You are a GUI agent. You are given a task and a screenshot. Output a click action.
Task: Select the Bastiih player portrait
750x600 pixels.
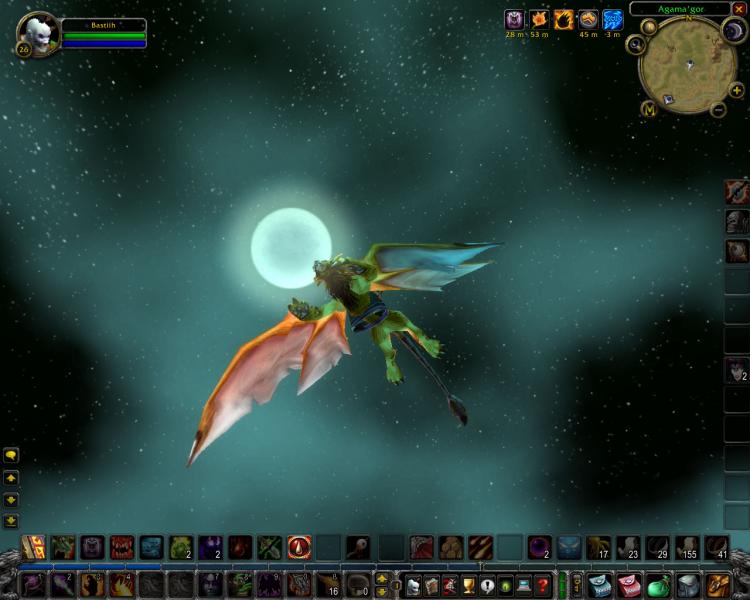(x=38, y=34)
